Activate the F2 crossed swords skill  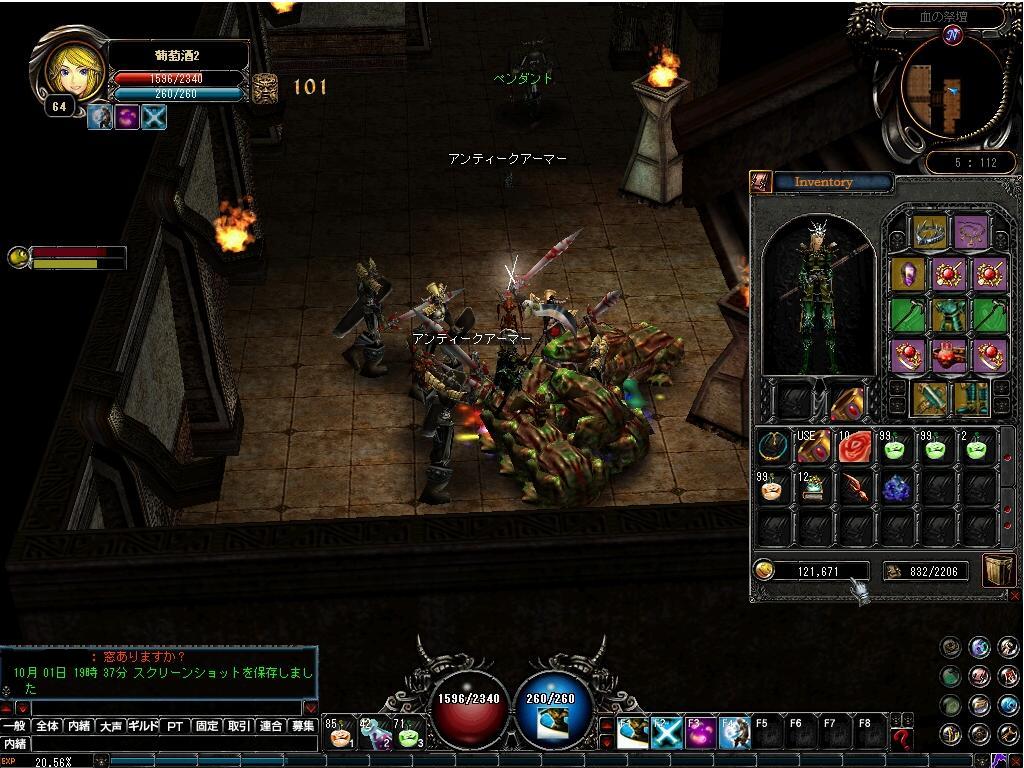pyautogui.click(x=666, y=733)
